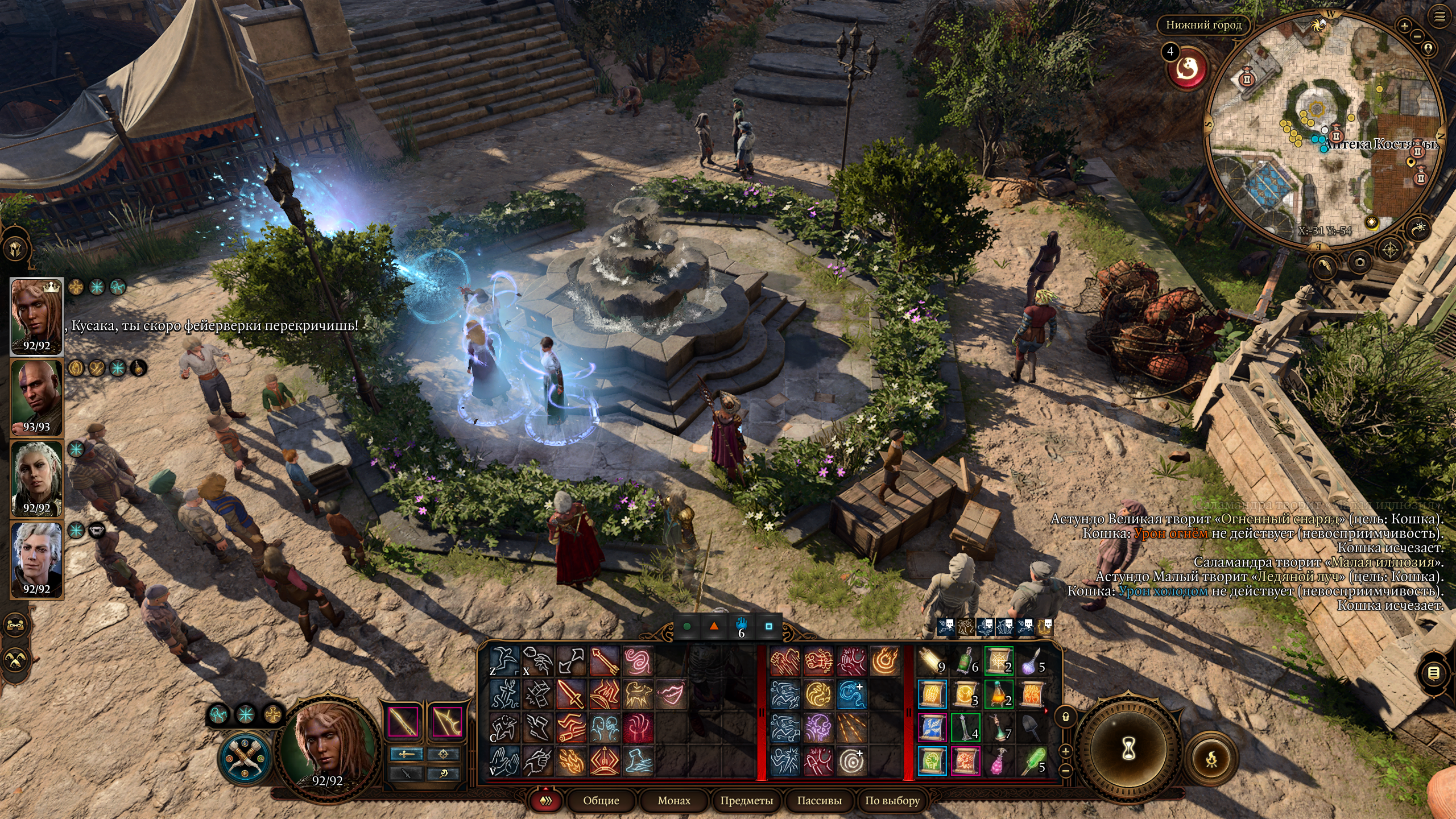Click the camera photo mode button
The image size is (1456, 819).
tap(1360, 262)
